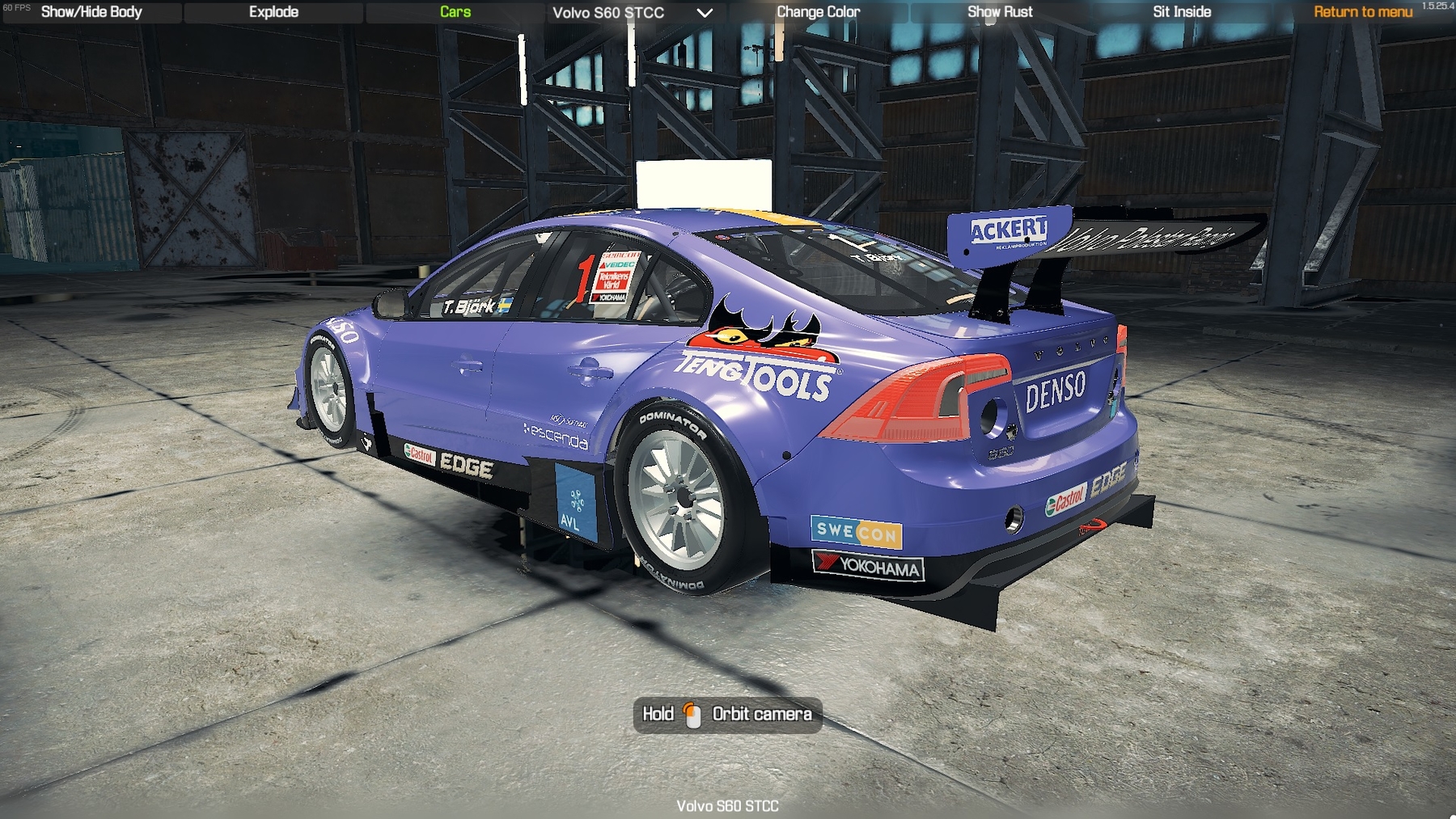Activate the Show Rust button
The height and width of the screenshot is (819, 1456).
pos(1000,12)
